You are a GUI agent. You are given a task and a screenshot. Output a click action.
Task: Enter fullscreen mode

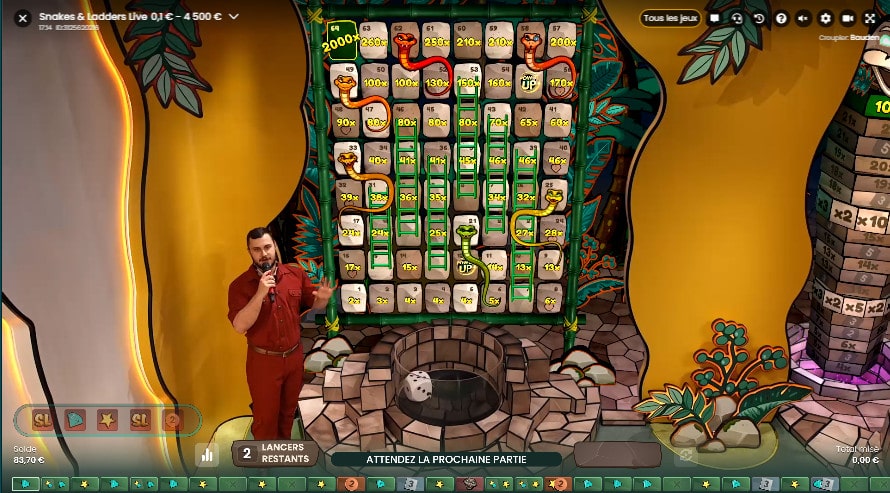pyautogui.click(x=870, y=18)
